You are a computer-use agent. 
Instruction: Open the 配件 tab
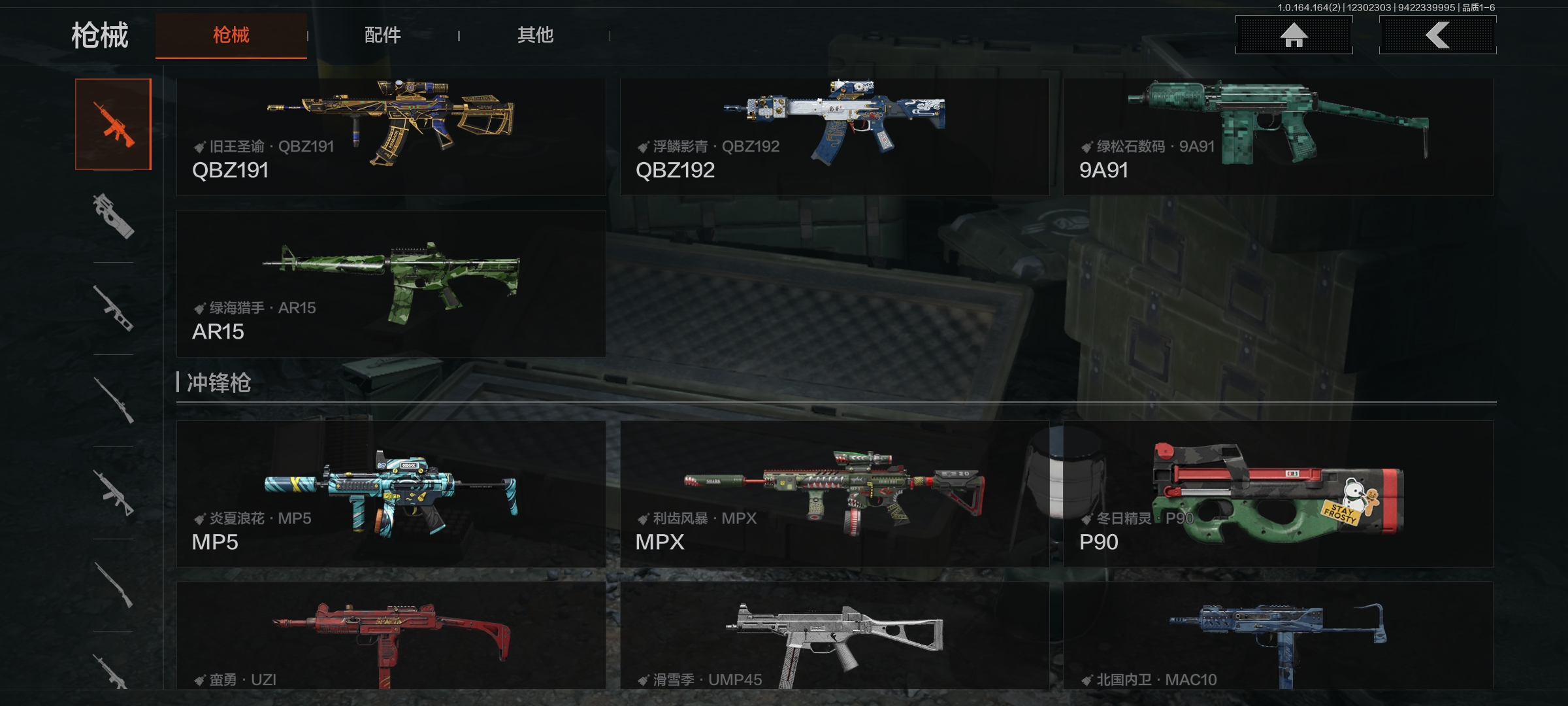pyautogui.click(x=383, y=35)
